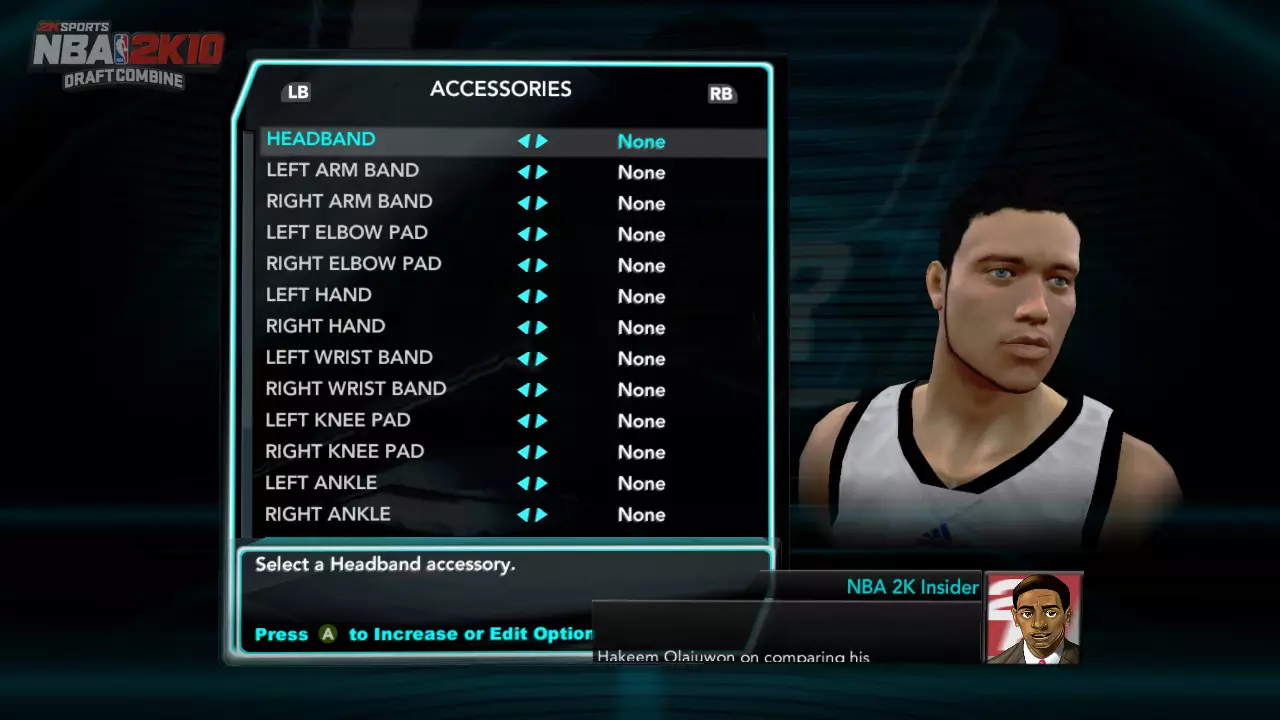1280x720 pixels.
Task: Click the 'None' value next to LEFT HAND
Action: click(641, 296)
